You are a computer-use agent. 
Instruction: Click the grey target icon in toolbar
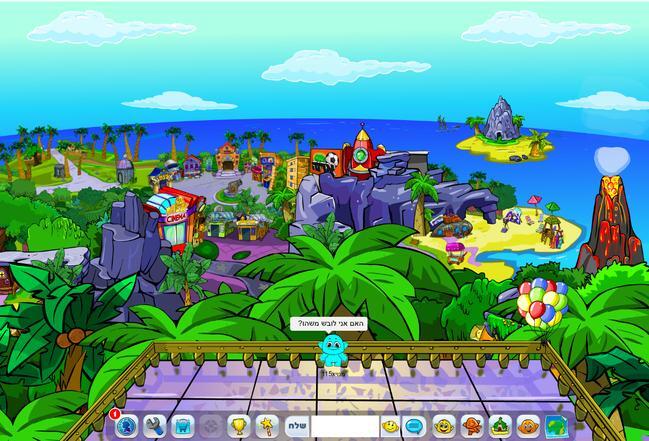[x=210, y=427]
